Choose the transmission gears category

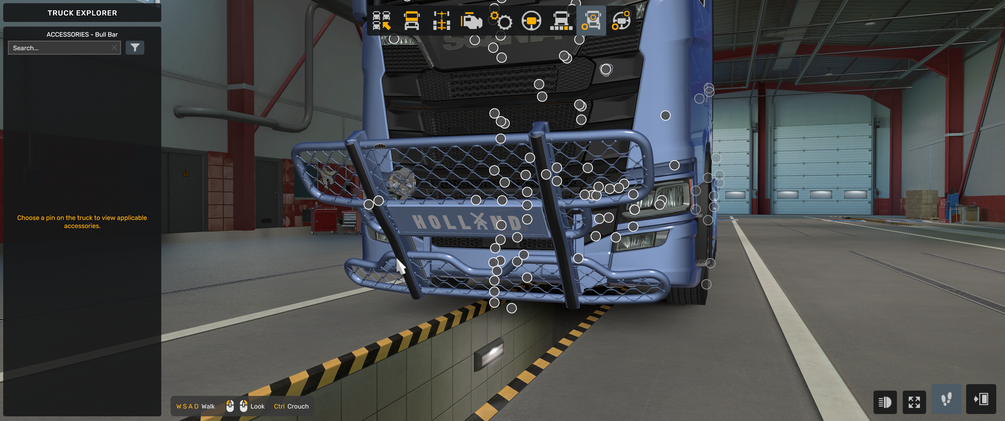click(501, 20)
